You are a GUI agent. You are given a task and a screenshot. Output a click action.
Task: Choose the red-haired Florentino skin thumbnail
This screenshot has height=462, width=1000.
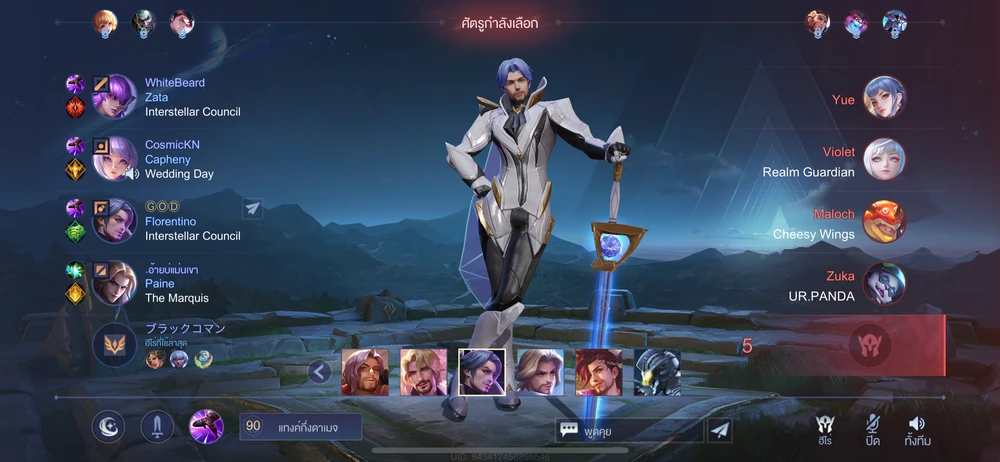pyautogui.click(x=598, y=372)
